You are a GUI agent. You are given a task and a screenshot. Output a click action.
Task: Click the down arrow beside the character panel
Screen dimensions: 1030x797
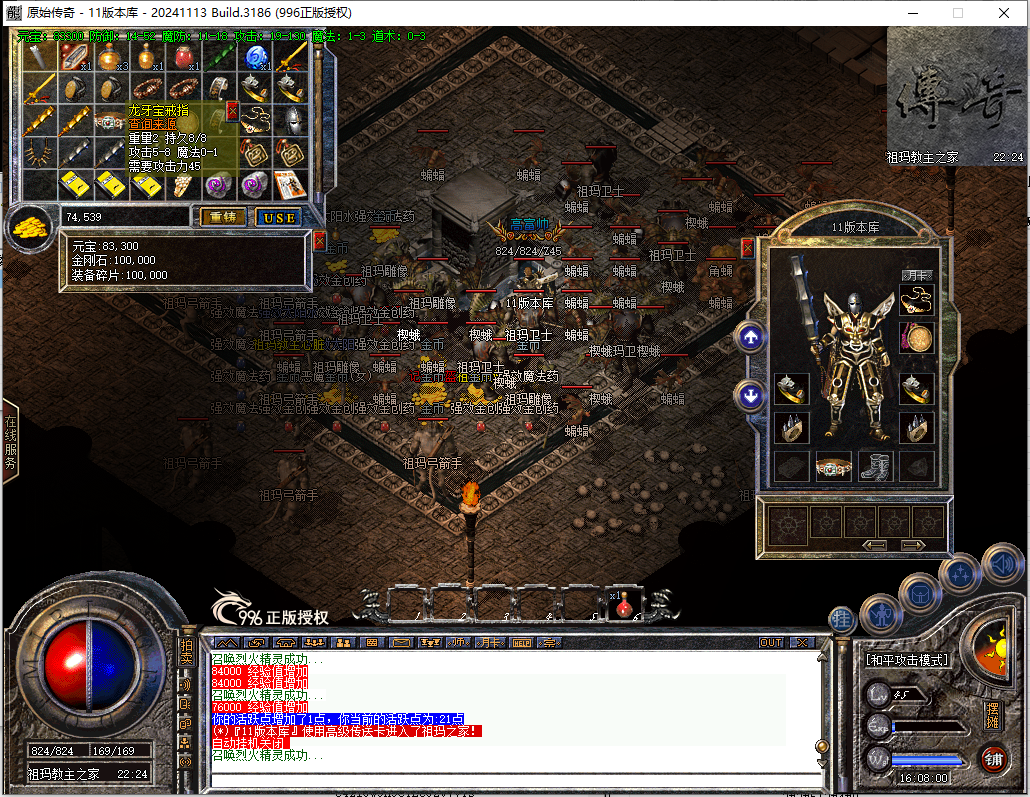(x=750, y=396)
